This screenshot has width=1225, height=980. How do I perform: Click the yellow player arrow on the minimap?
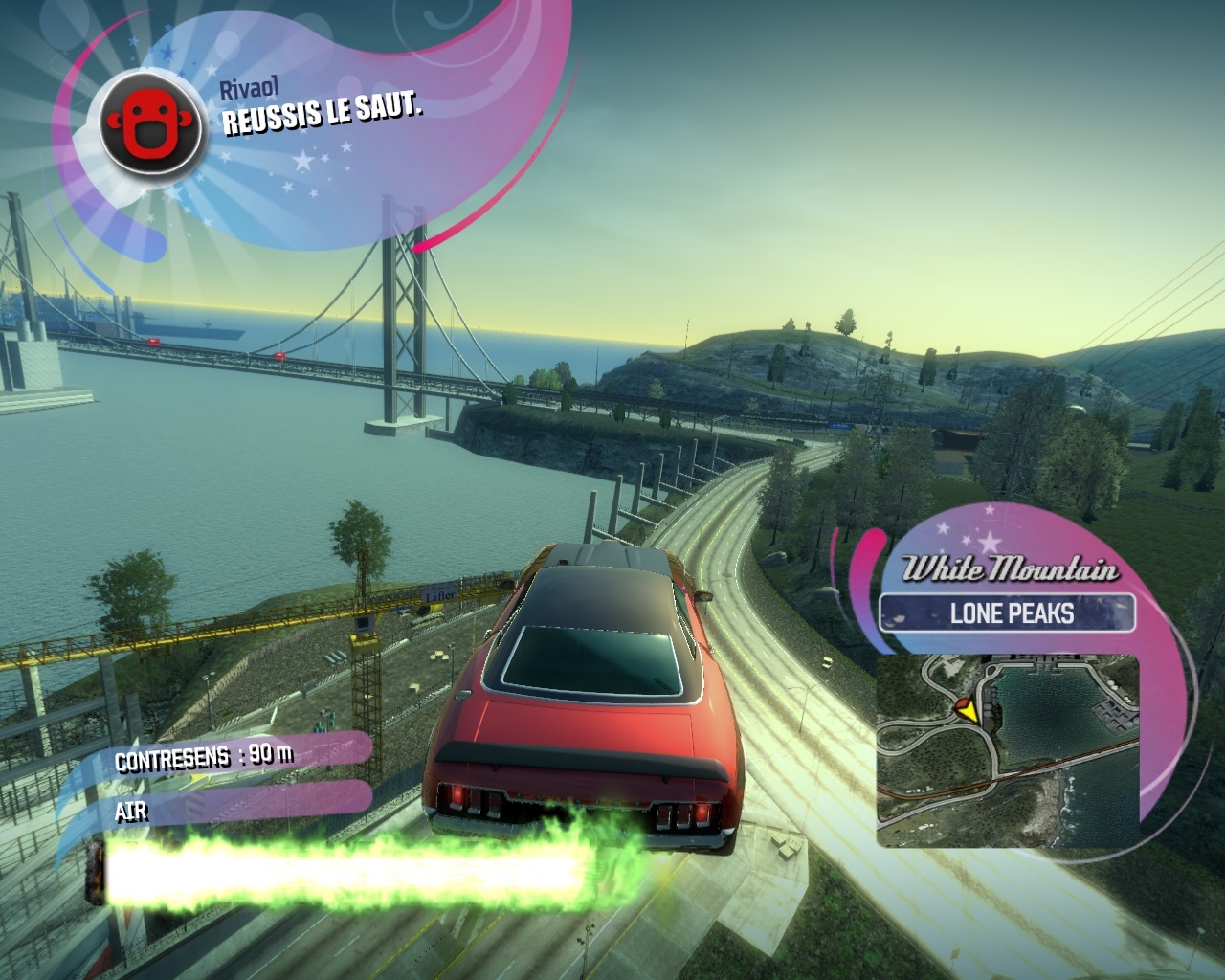pos(966,708)
